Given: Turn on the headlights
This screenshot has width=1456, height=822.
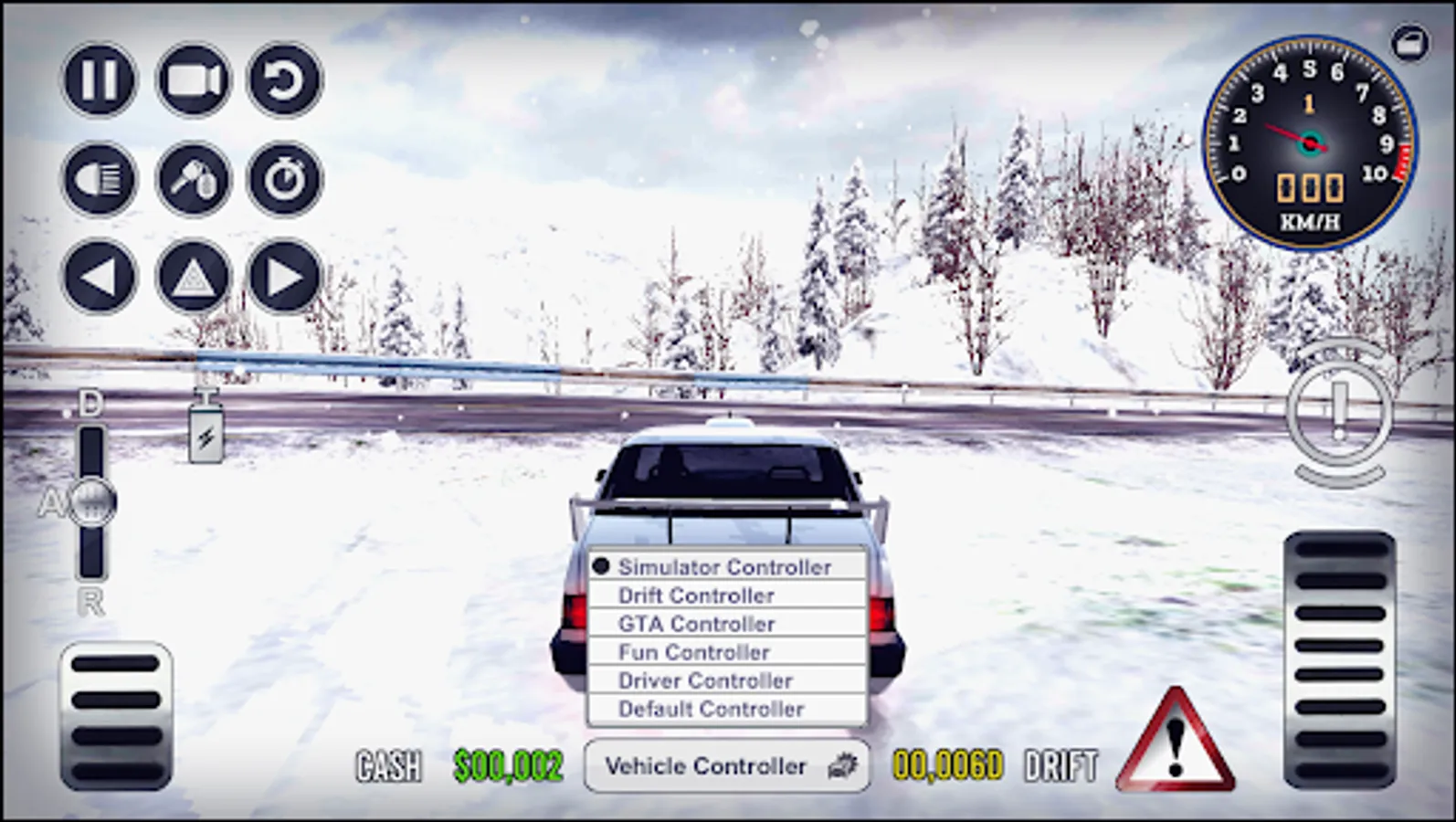Looking at the screenshot, I should pyautogui.click(x=98, y=179).
